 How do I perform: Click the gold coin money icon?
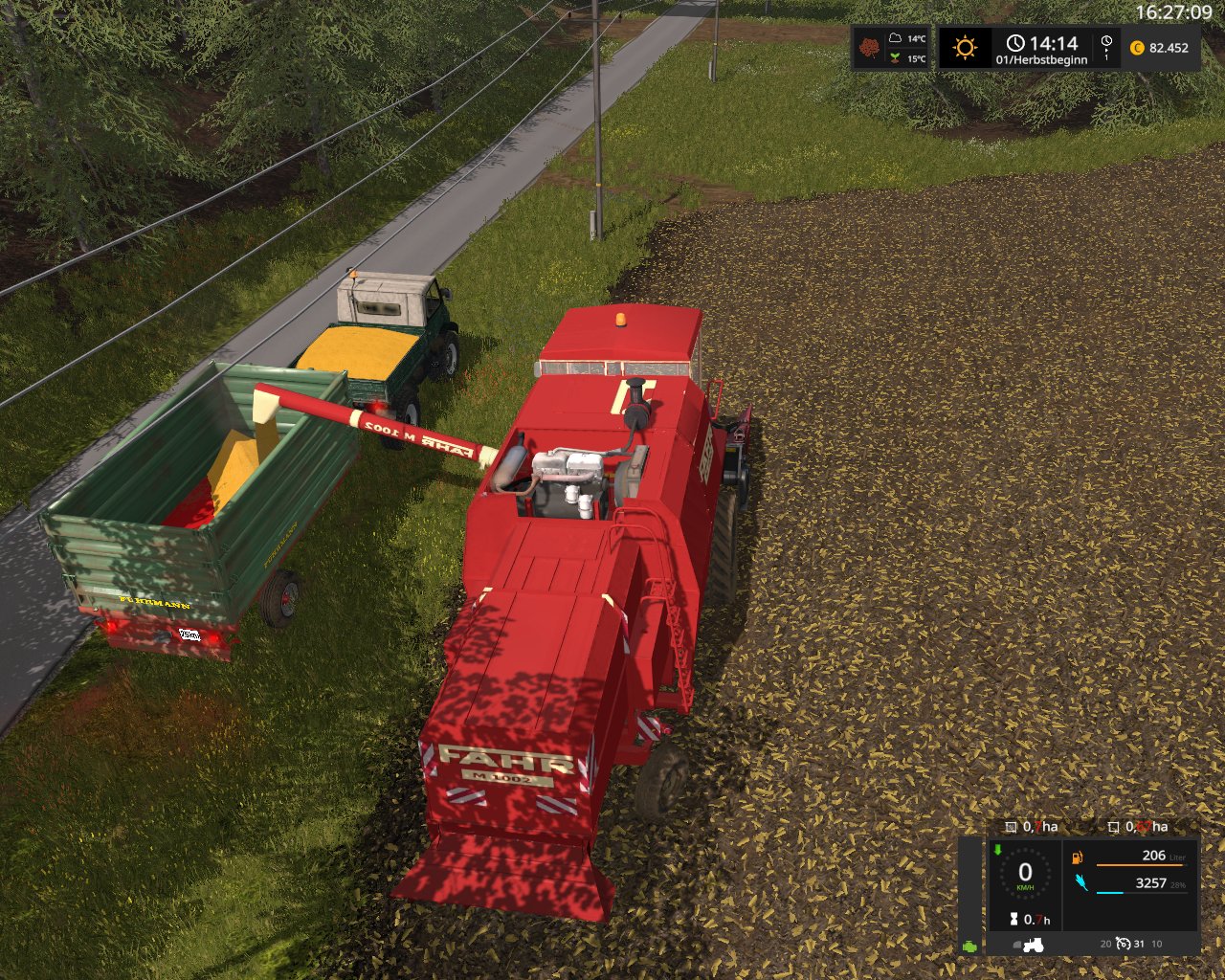click(1137, 48)
